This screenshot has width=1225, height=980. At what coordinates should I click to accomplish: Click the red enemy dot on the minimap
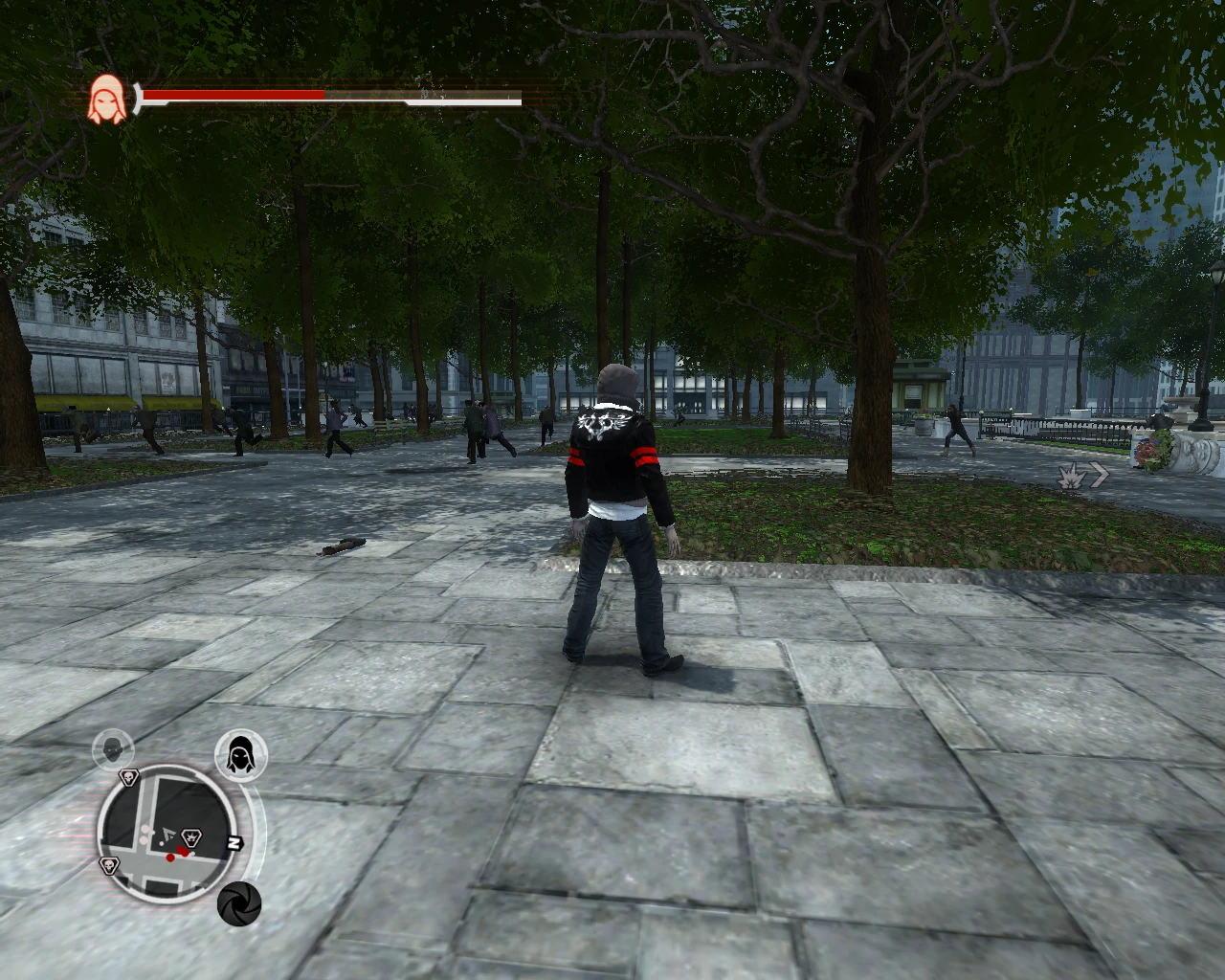click(x=171, y=857)
